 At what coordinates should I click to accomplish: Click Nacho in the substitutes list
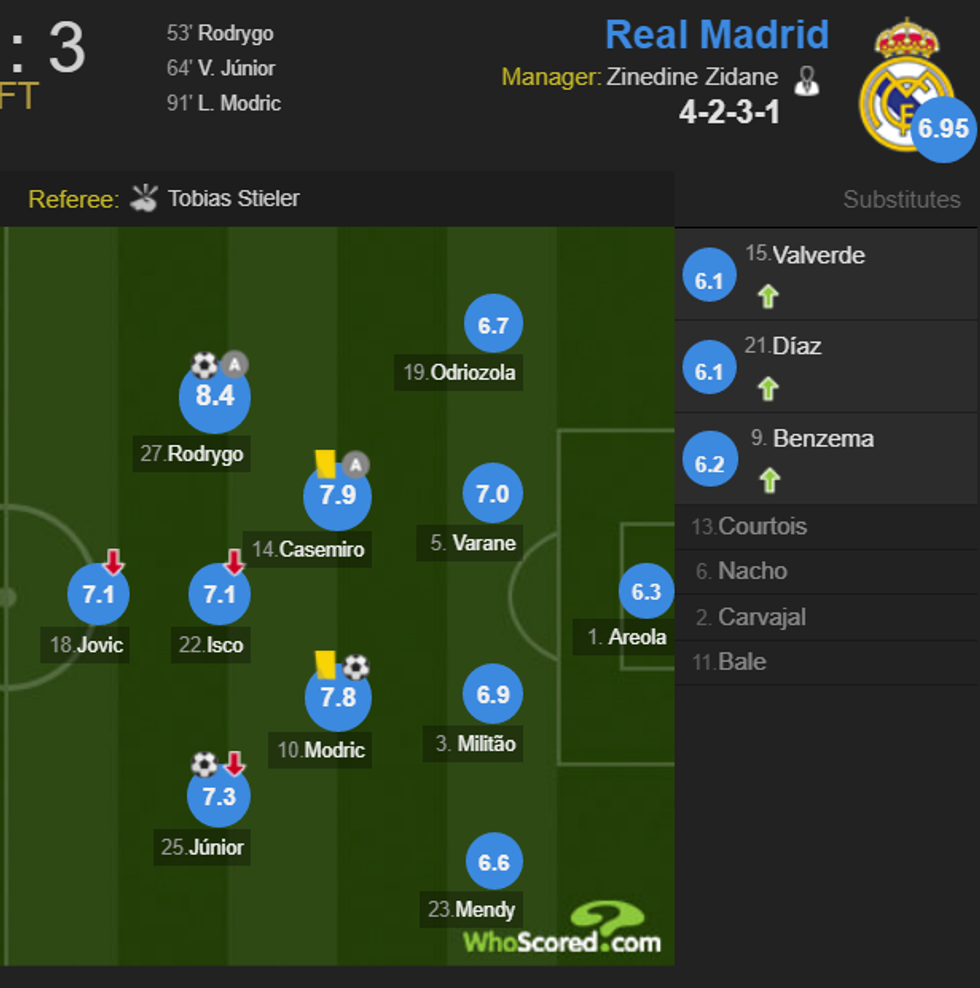[752, 571]
